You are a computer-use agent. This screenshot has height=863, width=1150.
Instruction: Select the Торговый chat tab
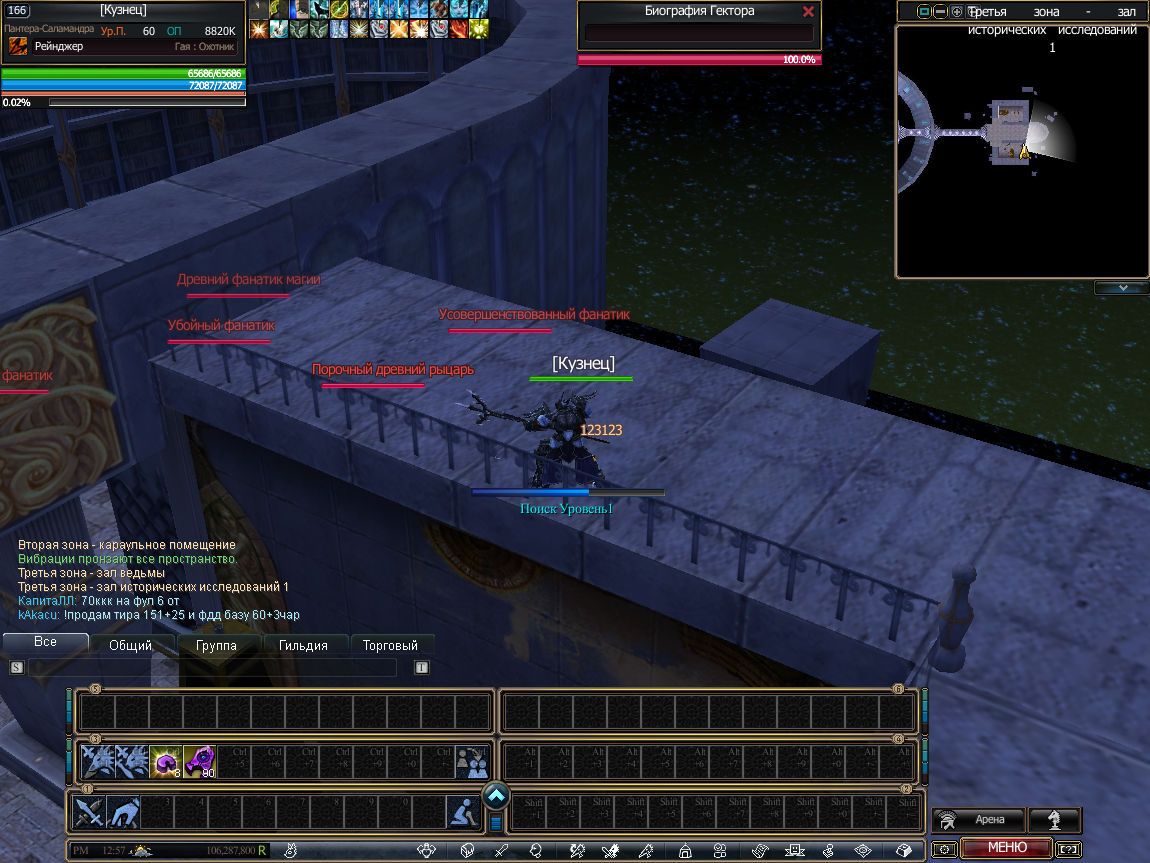pos(390,645)
